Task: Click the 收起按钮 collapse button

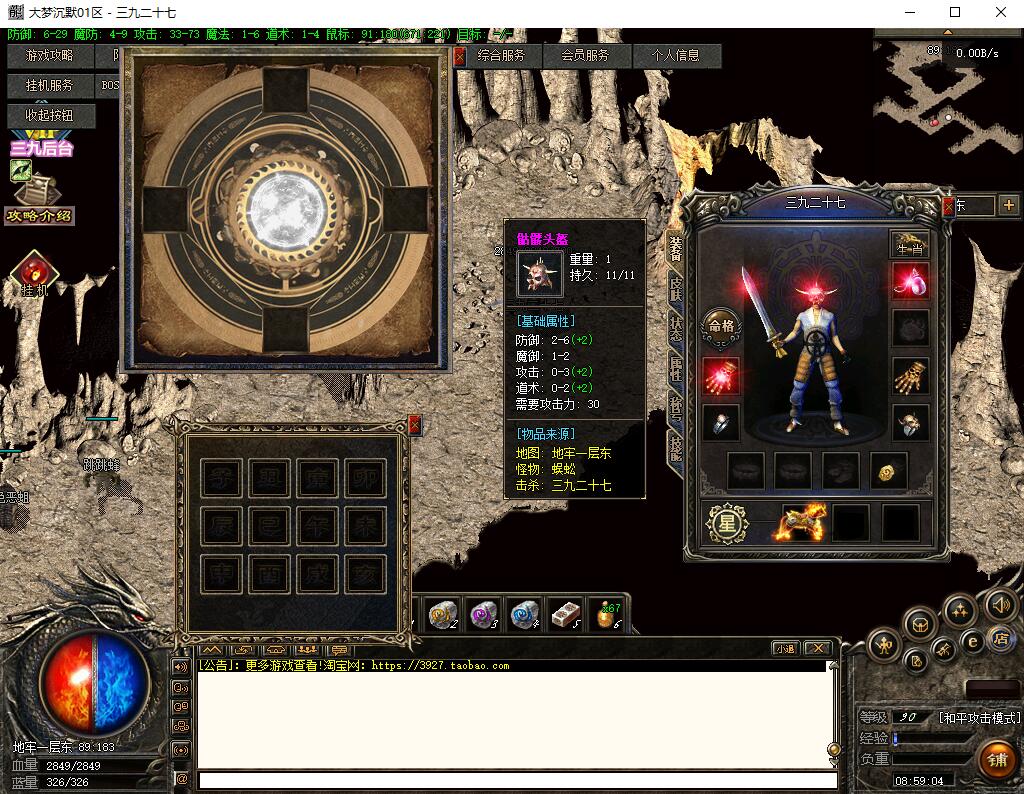Action: (x=49, y=116)
